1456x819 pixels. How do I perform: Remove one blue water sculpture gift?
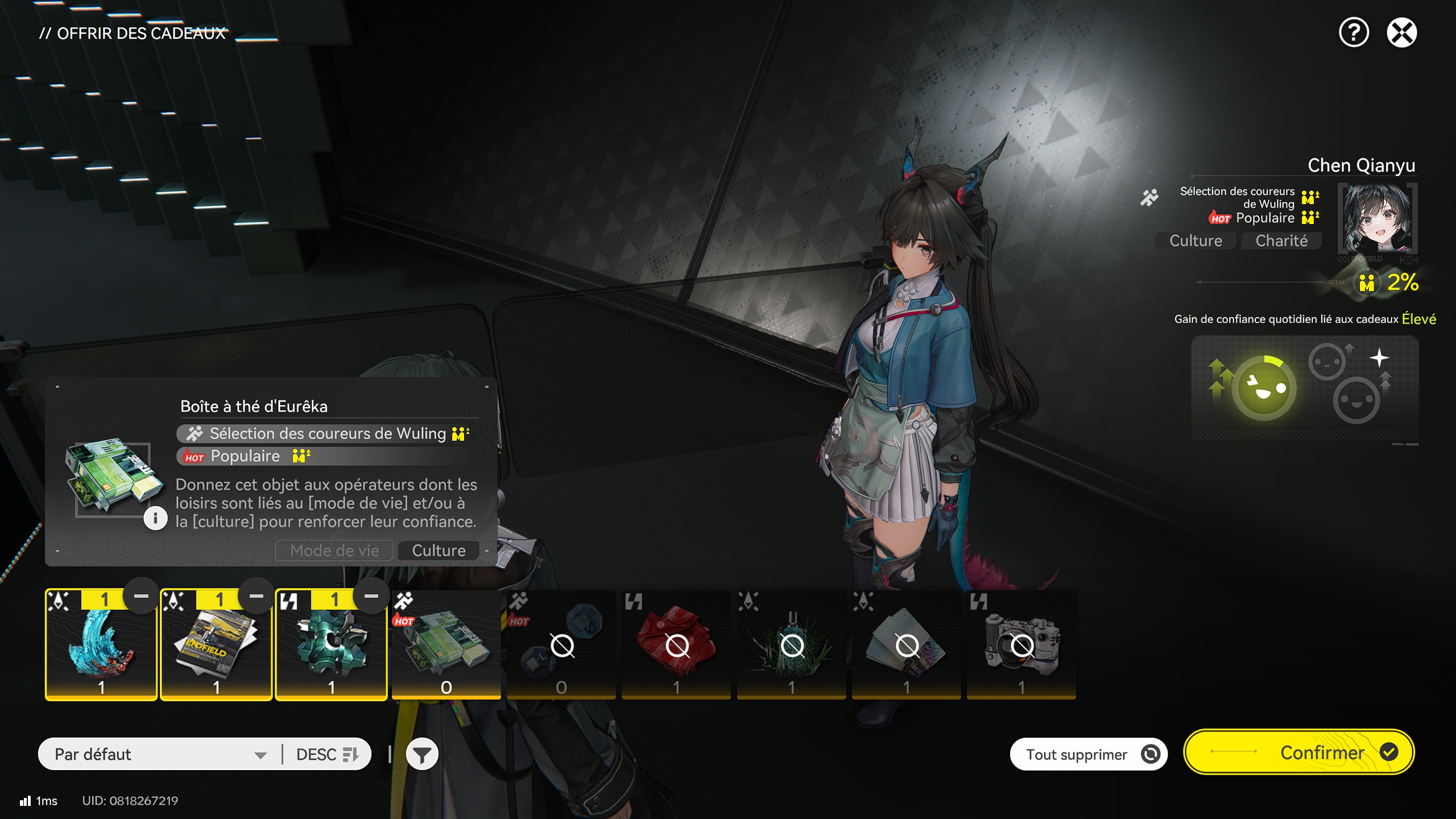click(x=141, y=596)
